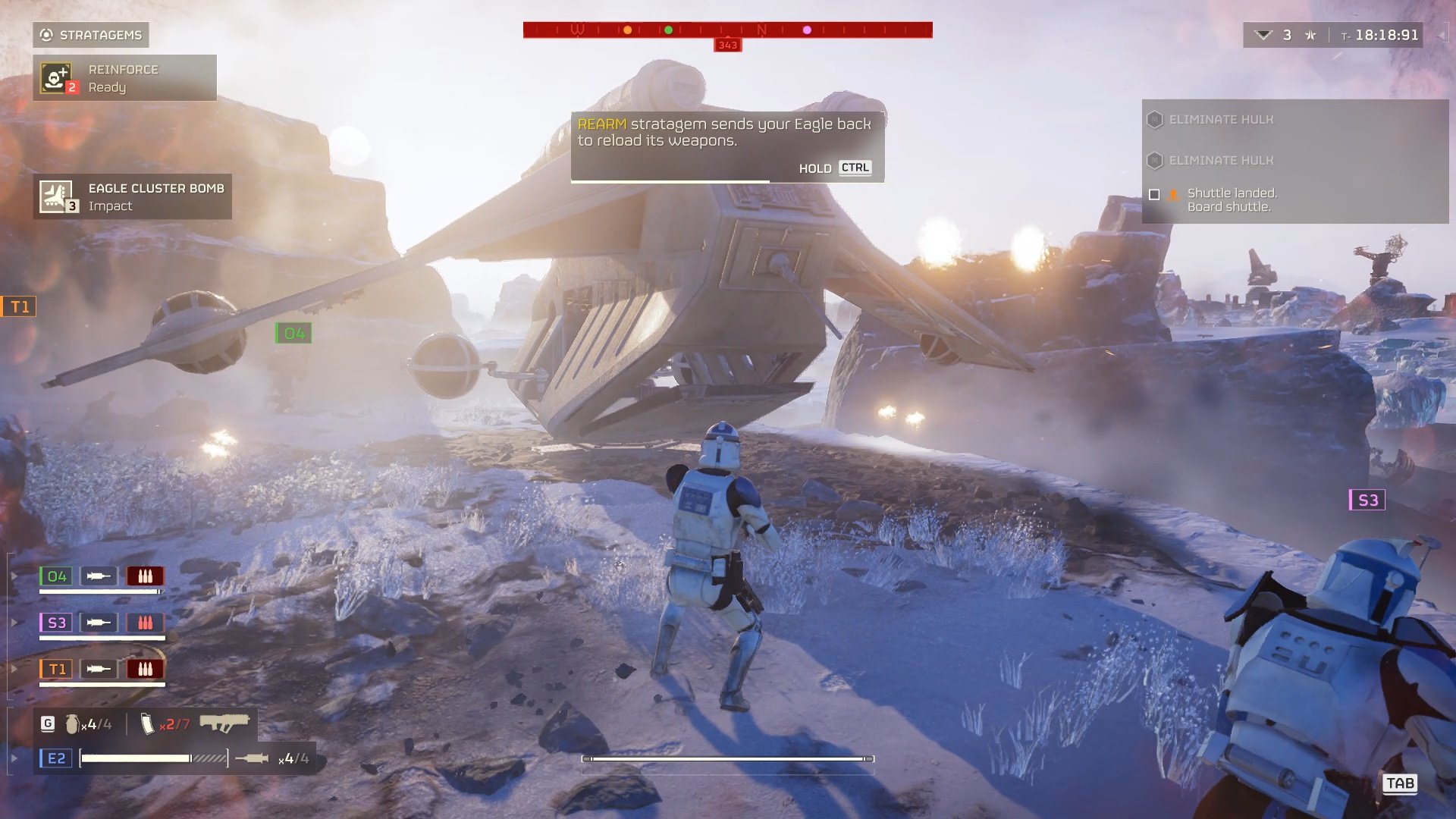This screenshot has height=819, width=1456.
Task: Click T1's stim syringe icon
Action: tap(99, 669)
